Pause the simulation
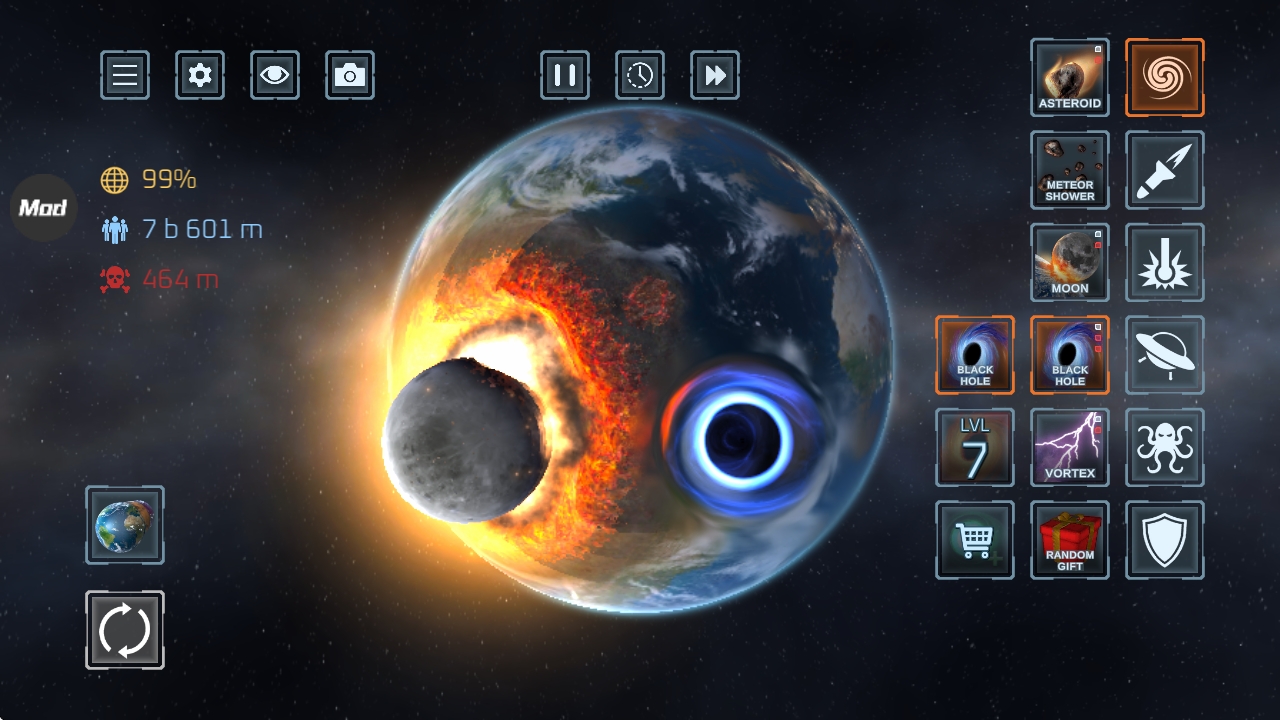 pos(565,75)
